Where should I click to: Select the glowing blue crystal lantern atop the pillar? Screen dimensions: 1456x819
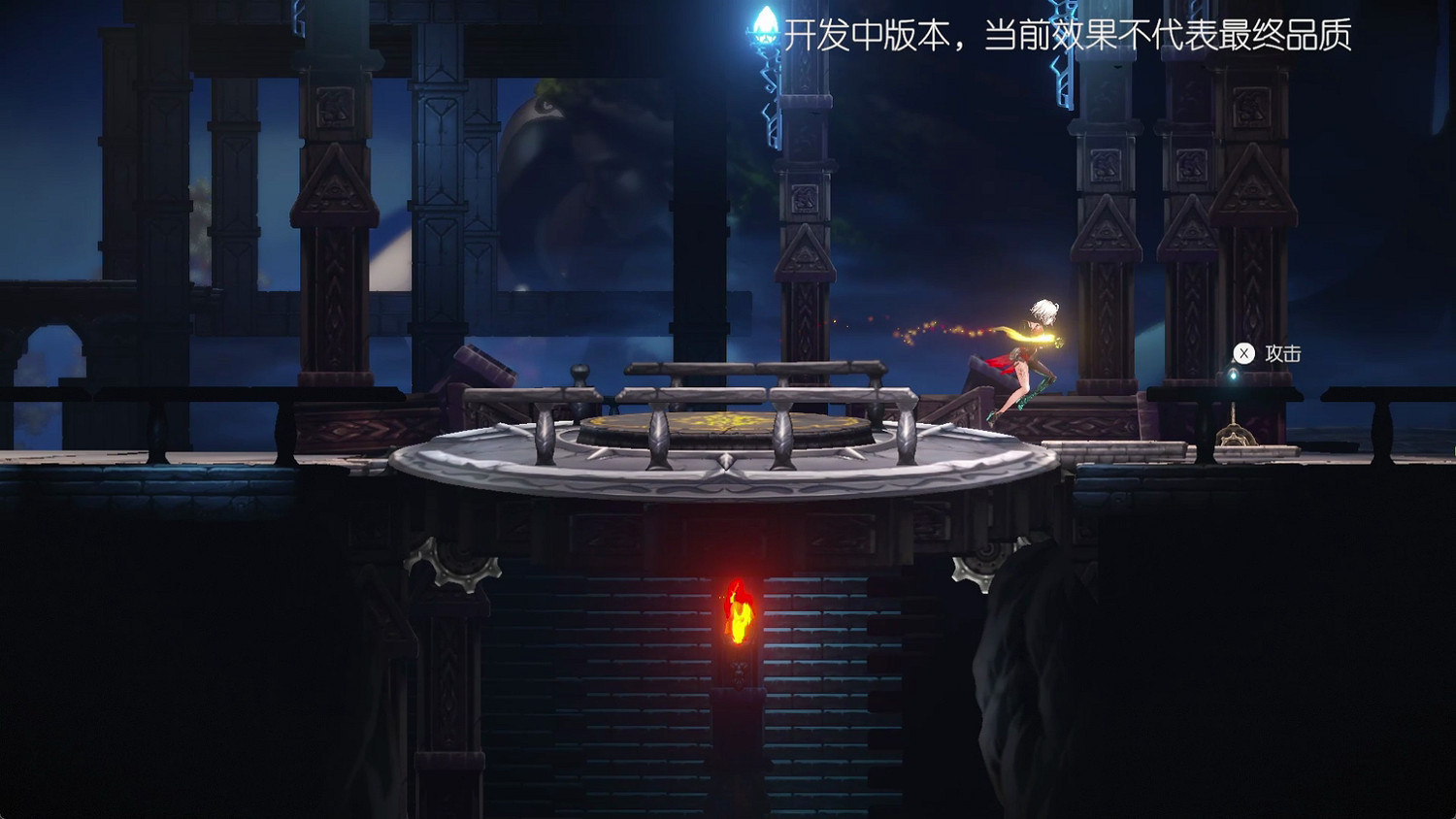tap(765, 24)
